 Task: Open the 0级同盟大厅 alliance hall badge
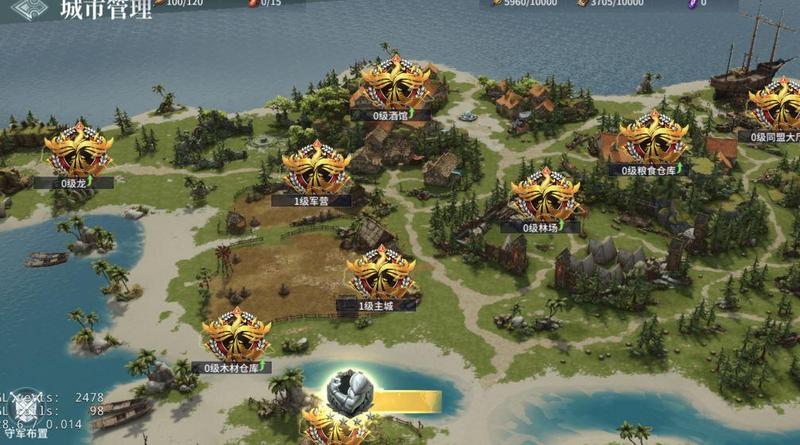779,104
